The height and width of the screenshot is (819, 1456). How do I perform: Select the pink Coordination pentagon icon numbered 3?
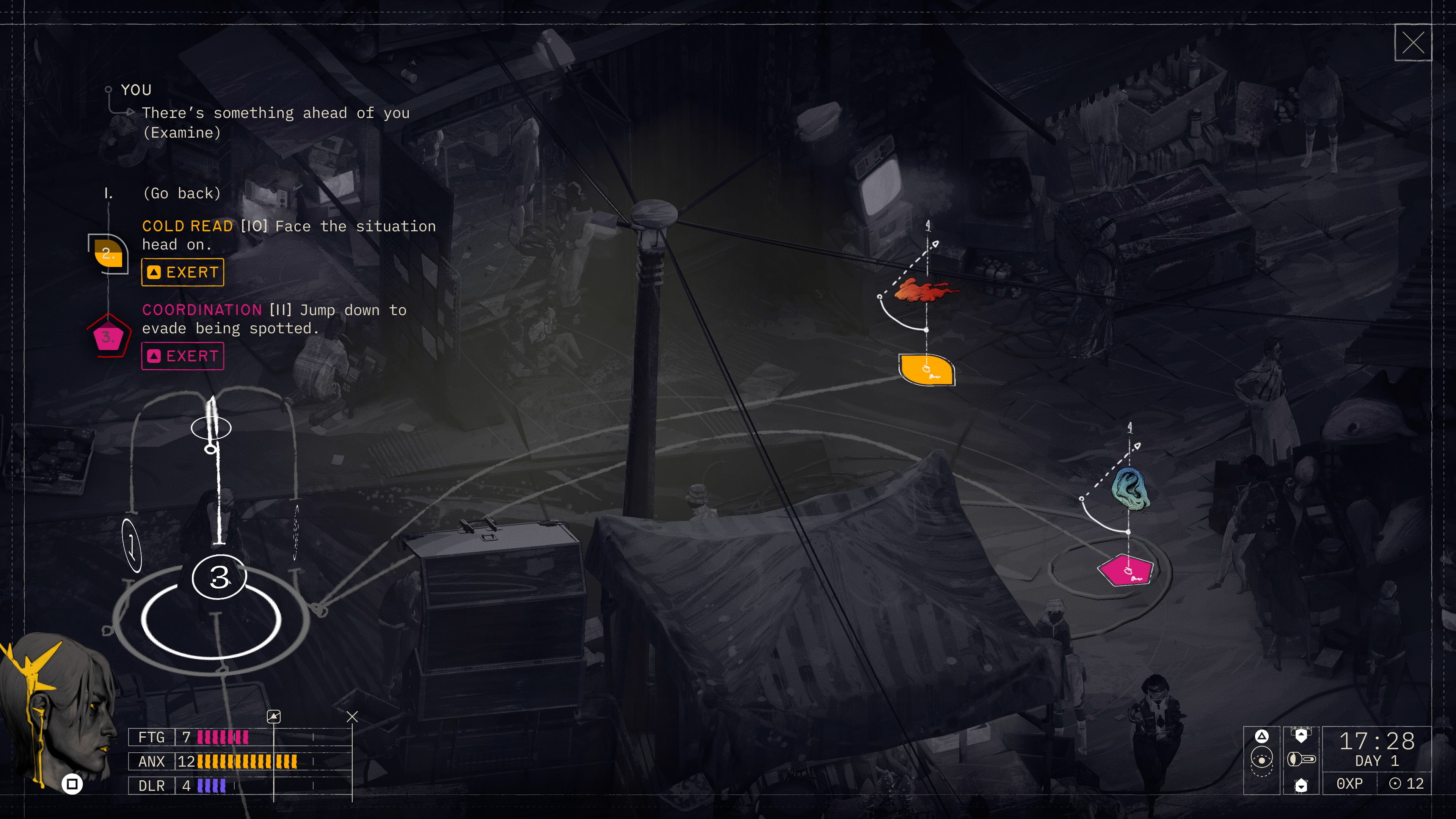pyautogui.click(x=109, y=338)
